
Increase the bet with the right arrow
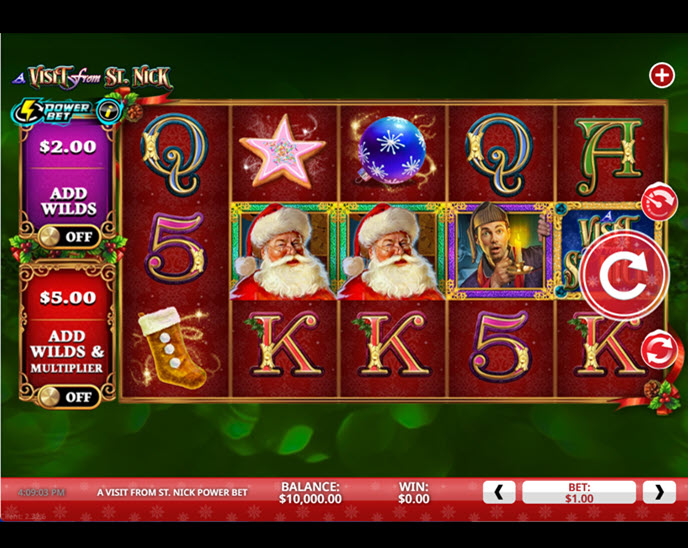click(x=659, y=492)
